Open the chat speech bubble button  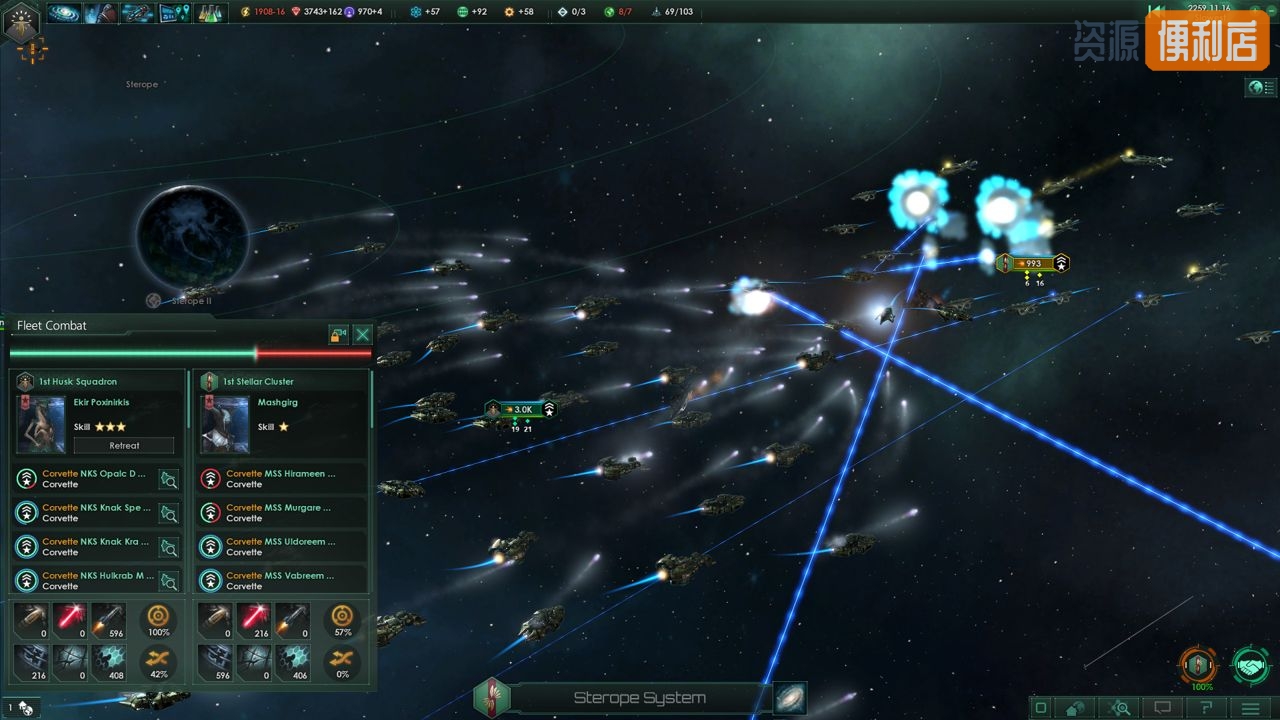tap(1162, 708)
